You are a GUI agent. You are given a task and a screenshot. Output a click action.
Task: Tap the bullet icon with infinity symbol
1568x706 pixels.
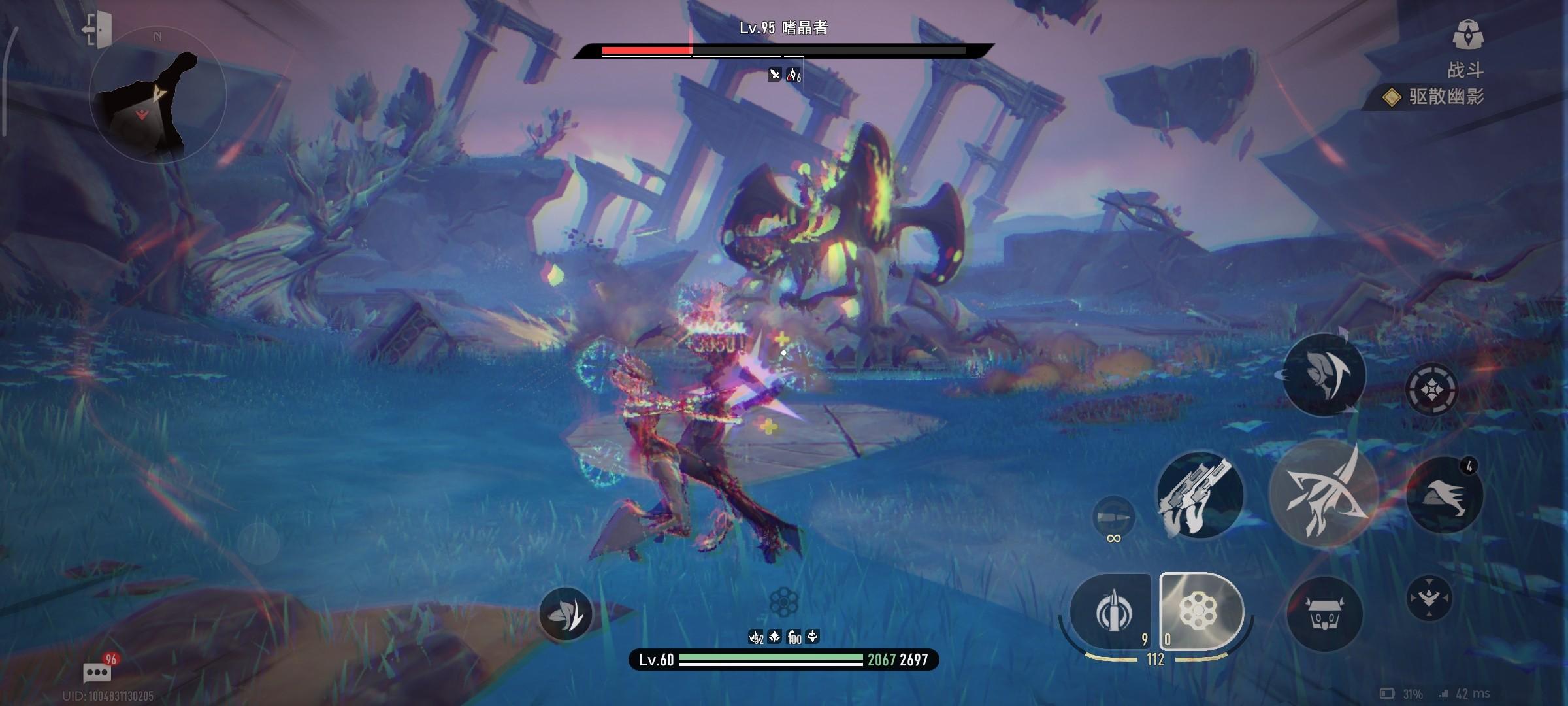tap(1114, 518)
